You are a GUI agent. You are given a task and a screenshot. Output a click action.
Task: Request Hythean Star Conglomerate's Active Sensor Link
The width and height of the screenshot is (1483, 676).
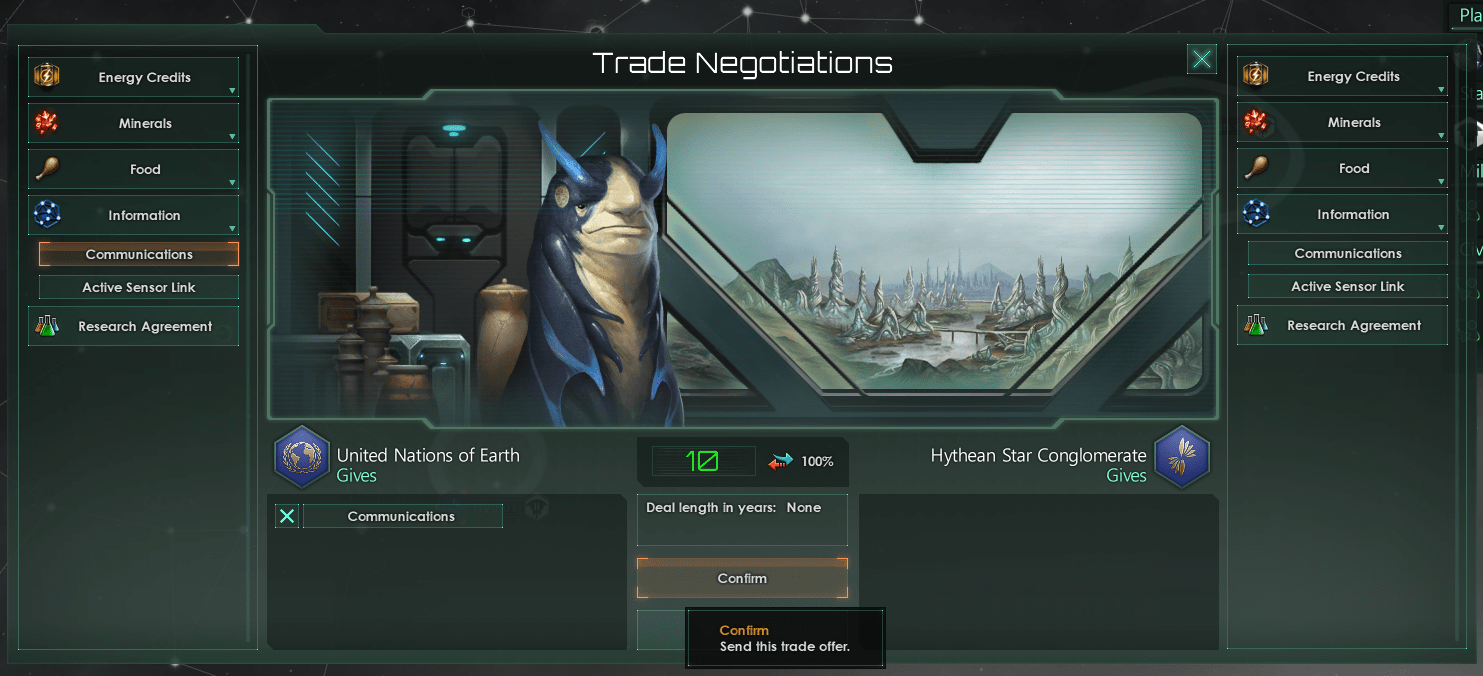(x=1348, y=287)
